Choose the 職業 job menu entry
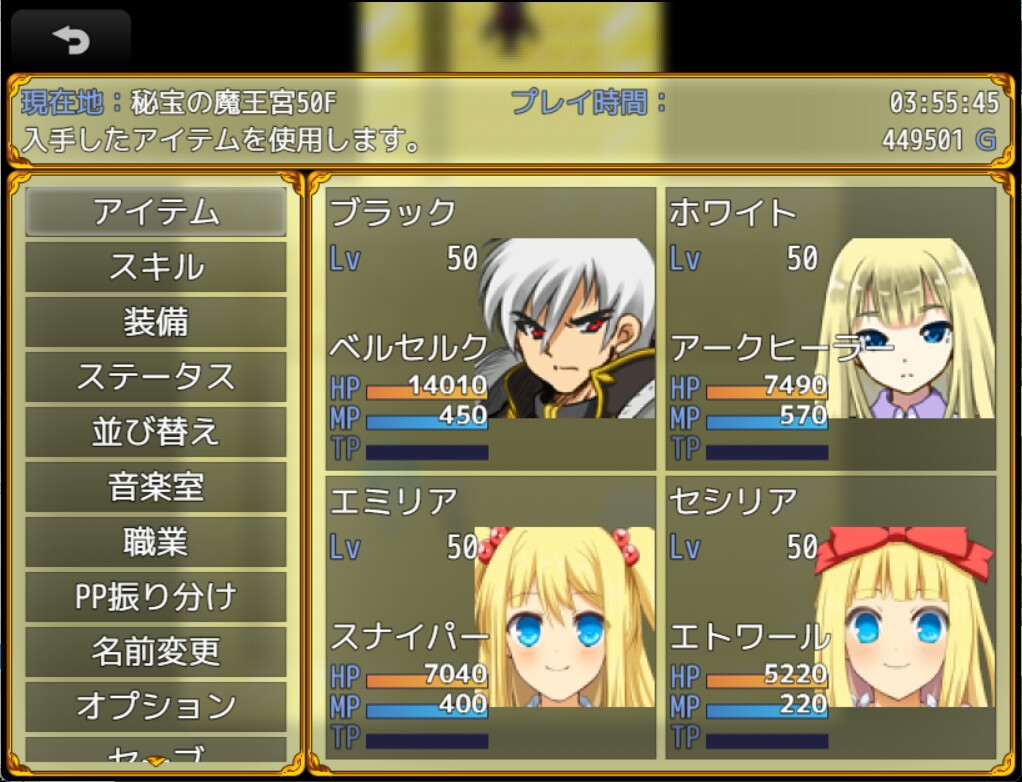This screenshot has height=782, width=1022. [156, 542]
